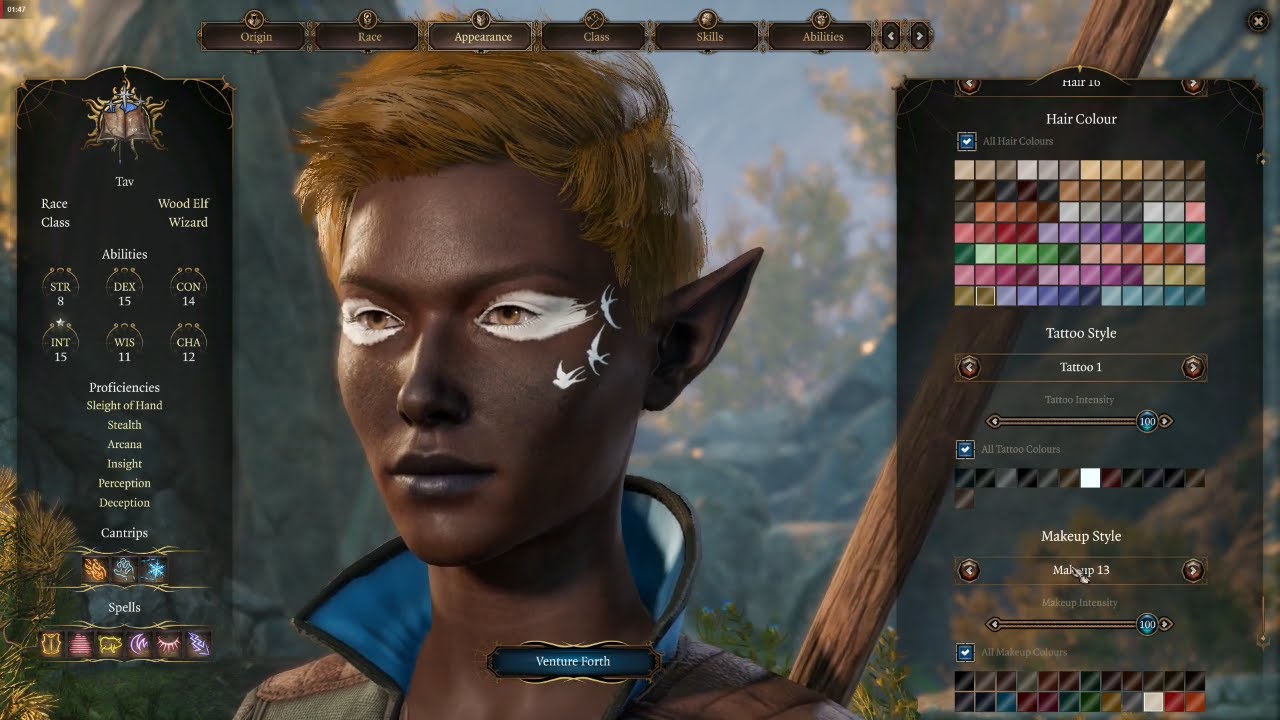Toggle the All Hair Colours checkbox

pos(966,141)
